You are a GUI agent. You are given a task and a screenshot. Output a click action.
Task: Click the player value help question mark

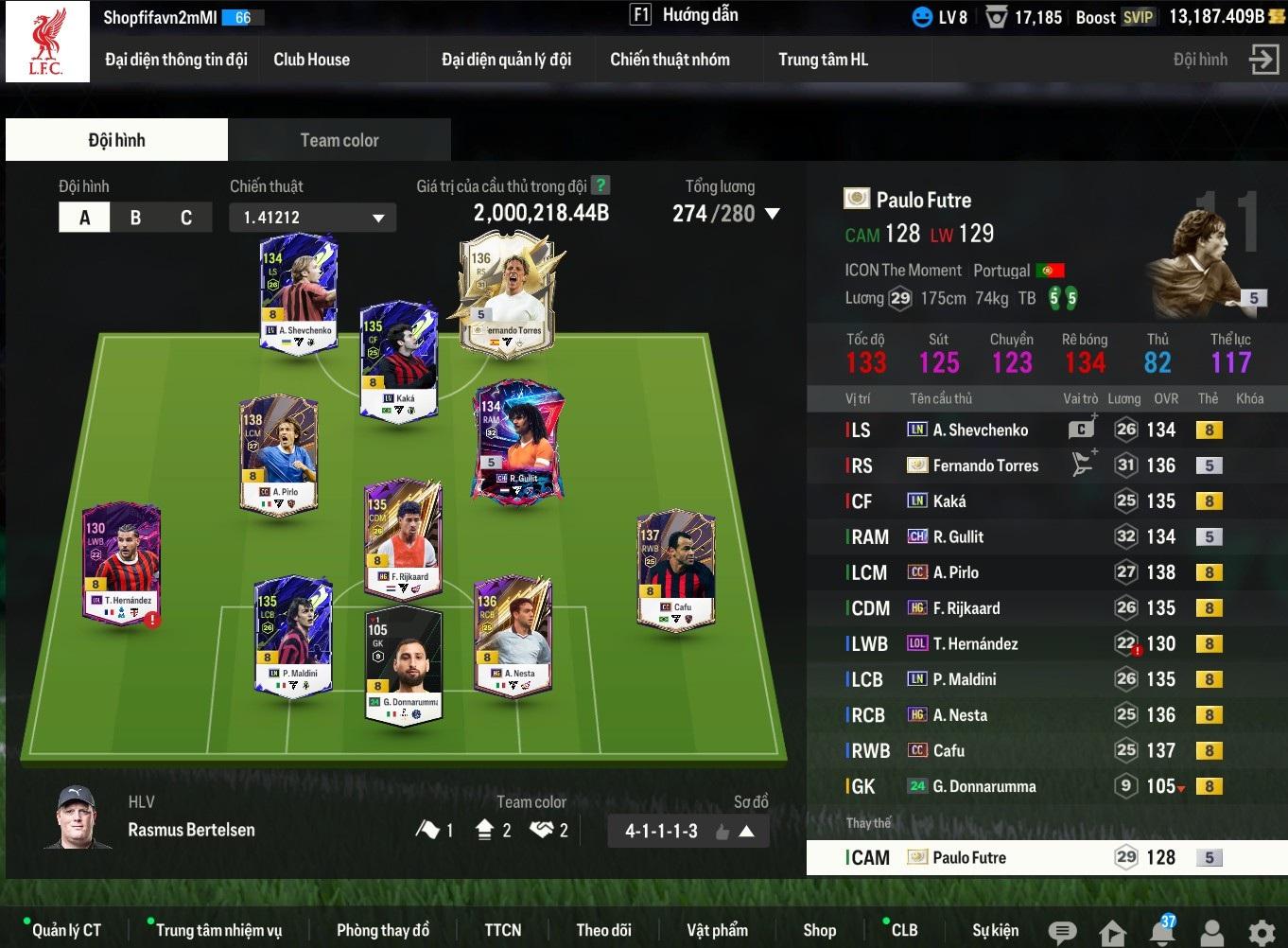tap(600, 185)
